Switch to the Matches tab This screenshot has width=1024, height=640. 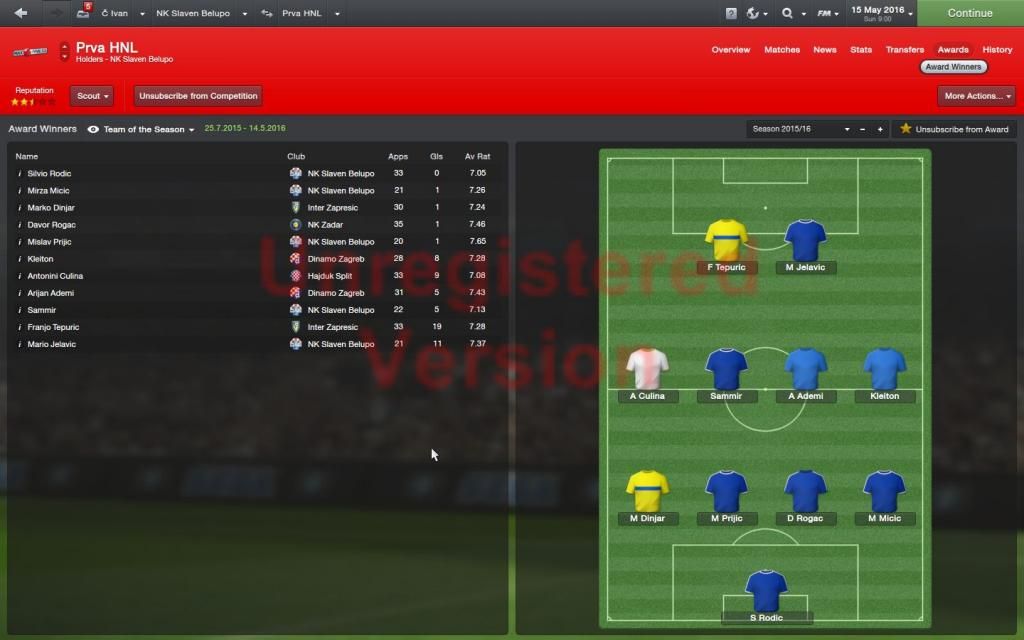[781, 50]
